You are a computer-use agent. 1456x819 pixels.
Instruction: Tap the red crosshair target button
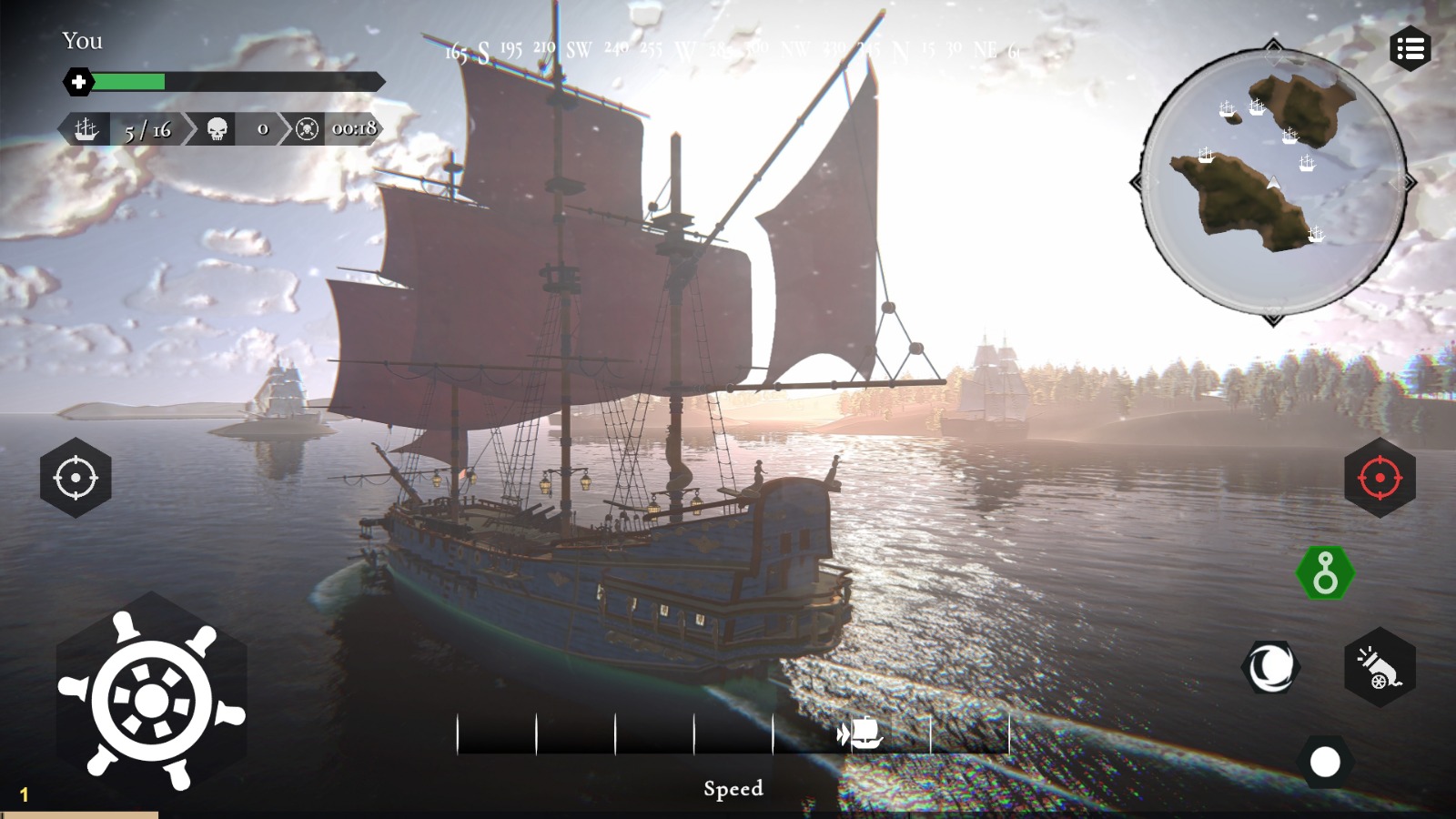coord(1380,478)
